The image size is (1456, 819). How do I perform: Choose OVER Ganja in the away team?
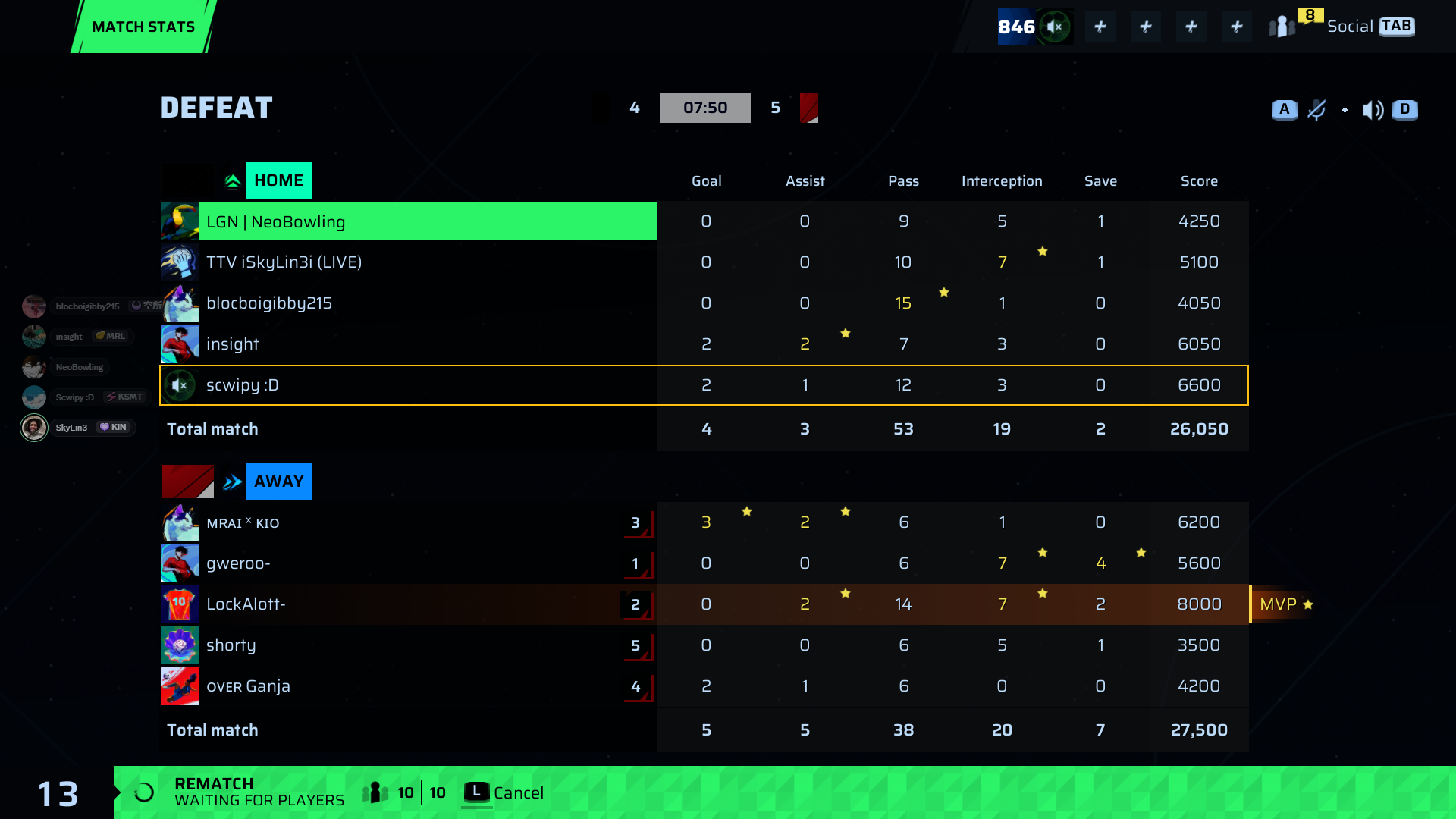[409, 686]
